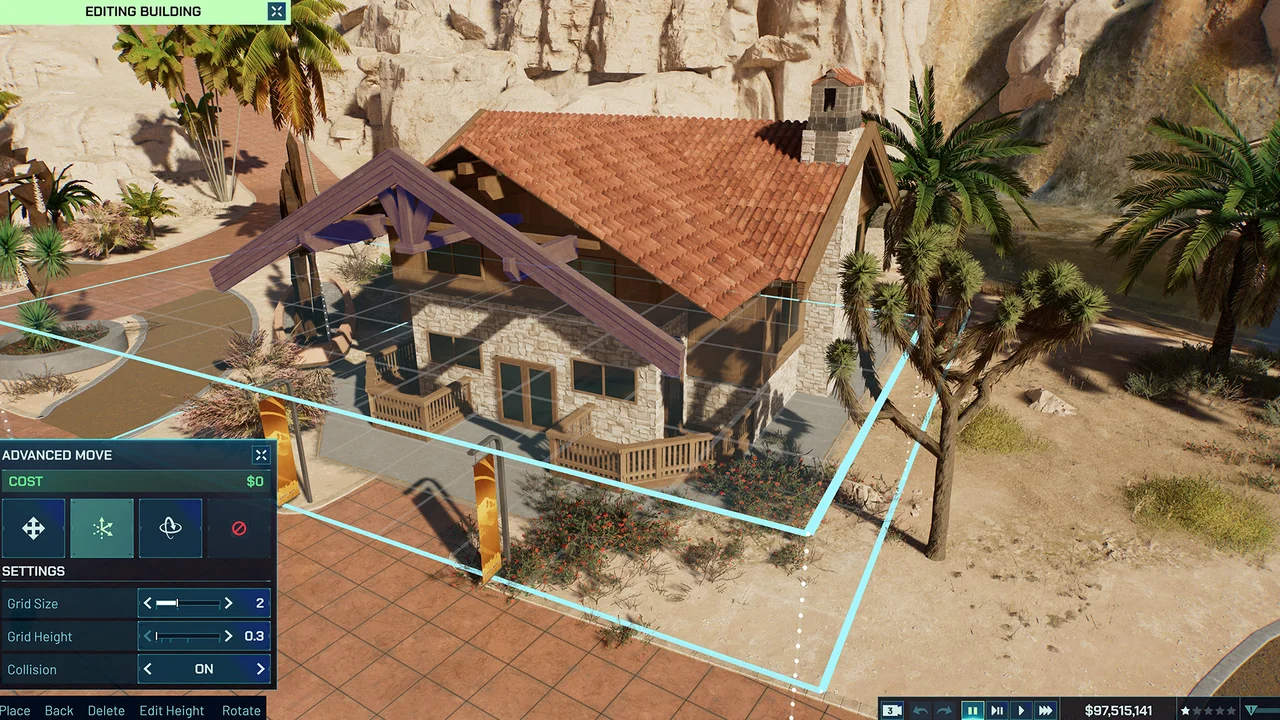Viewport: 1280px width, 720px height.
Task: Click the Delete button
Action: coord(106,710)
